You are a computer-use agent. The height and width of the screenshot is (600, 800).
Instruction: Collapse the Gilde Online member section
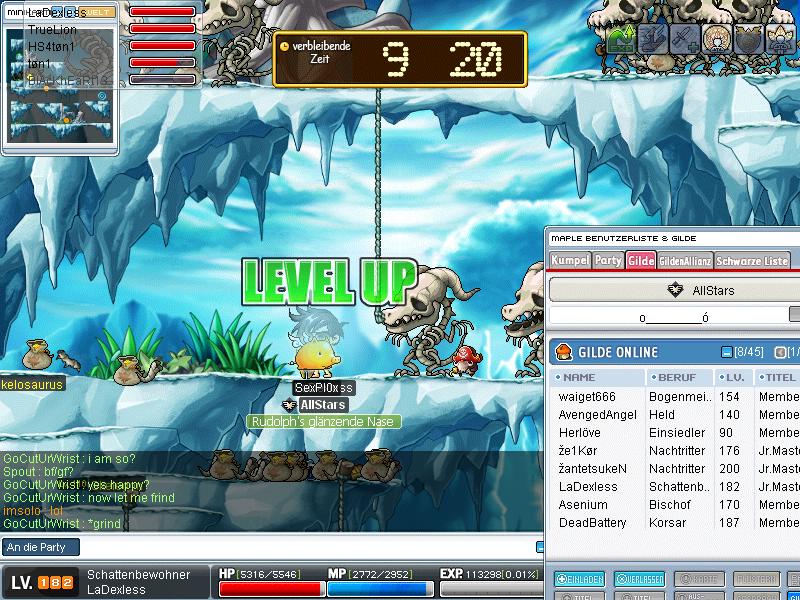click(x=727, y=352)
